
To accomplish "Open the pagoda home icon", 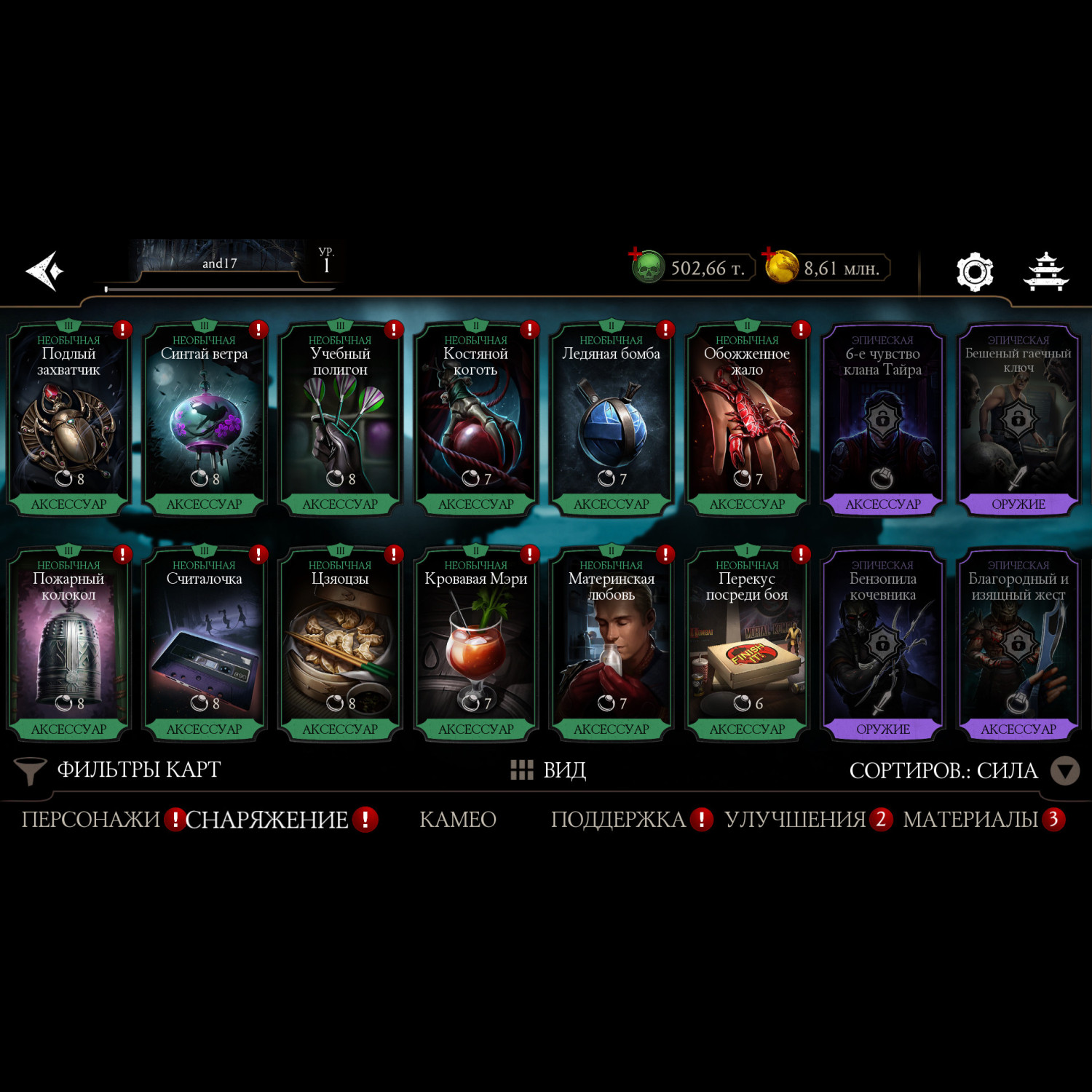I will (x=1046, y=272).
